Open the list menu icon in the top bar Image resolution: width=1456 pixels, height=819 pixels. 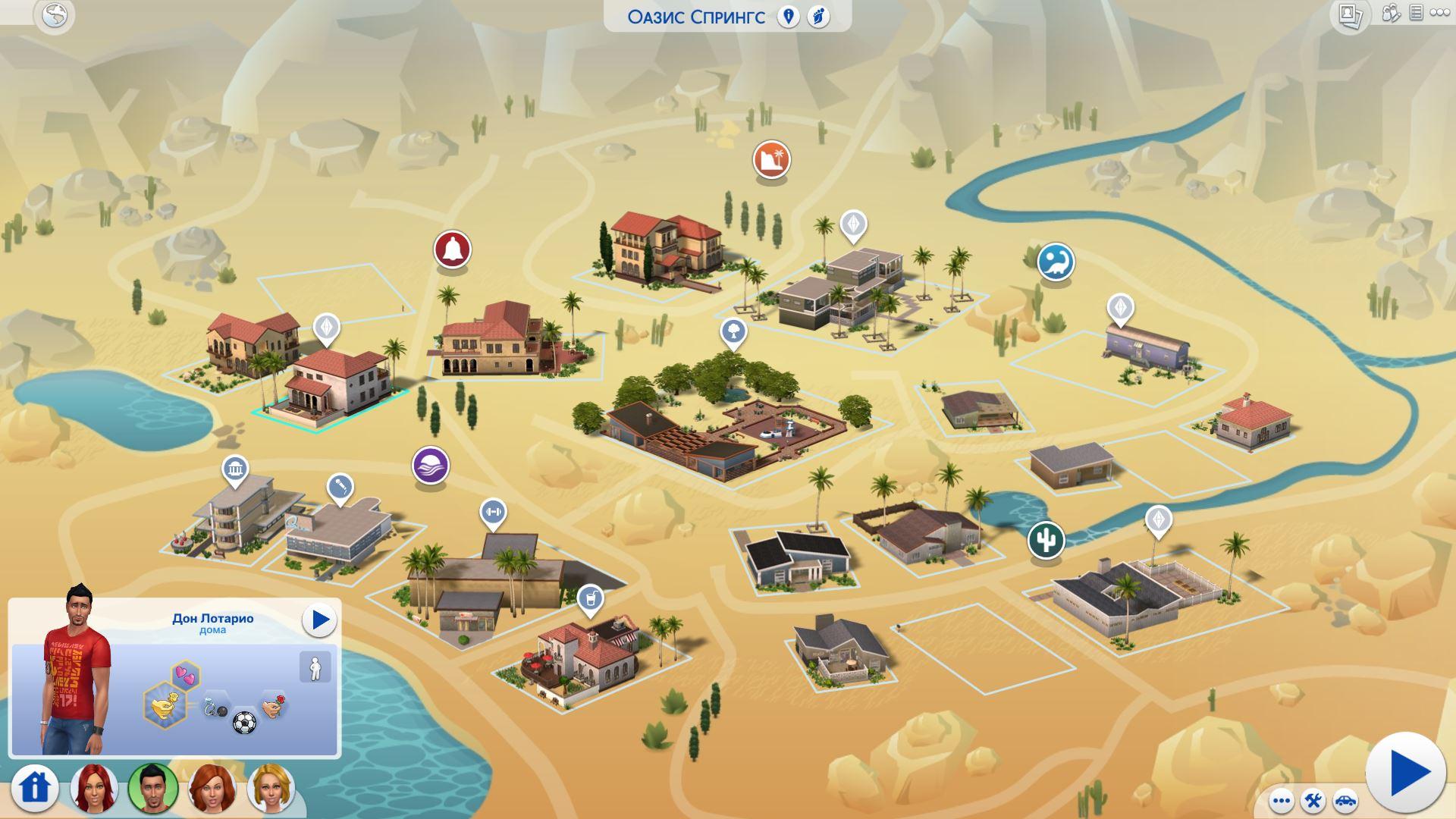1416,13
